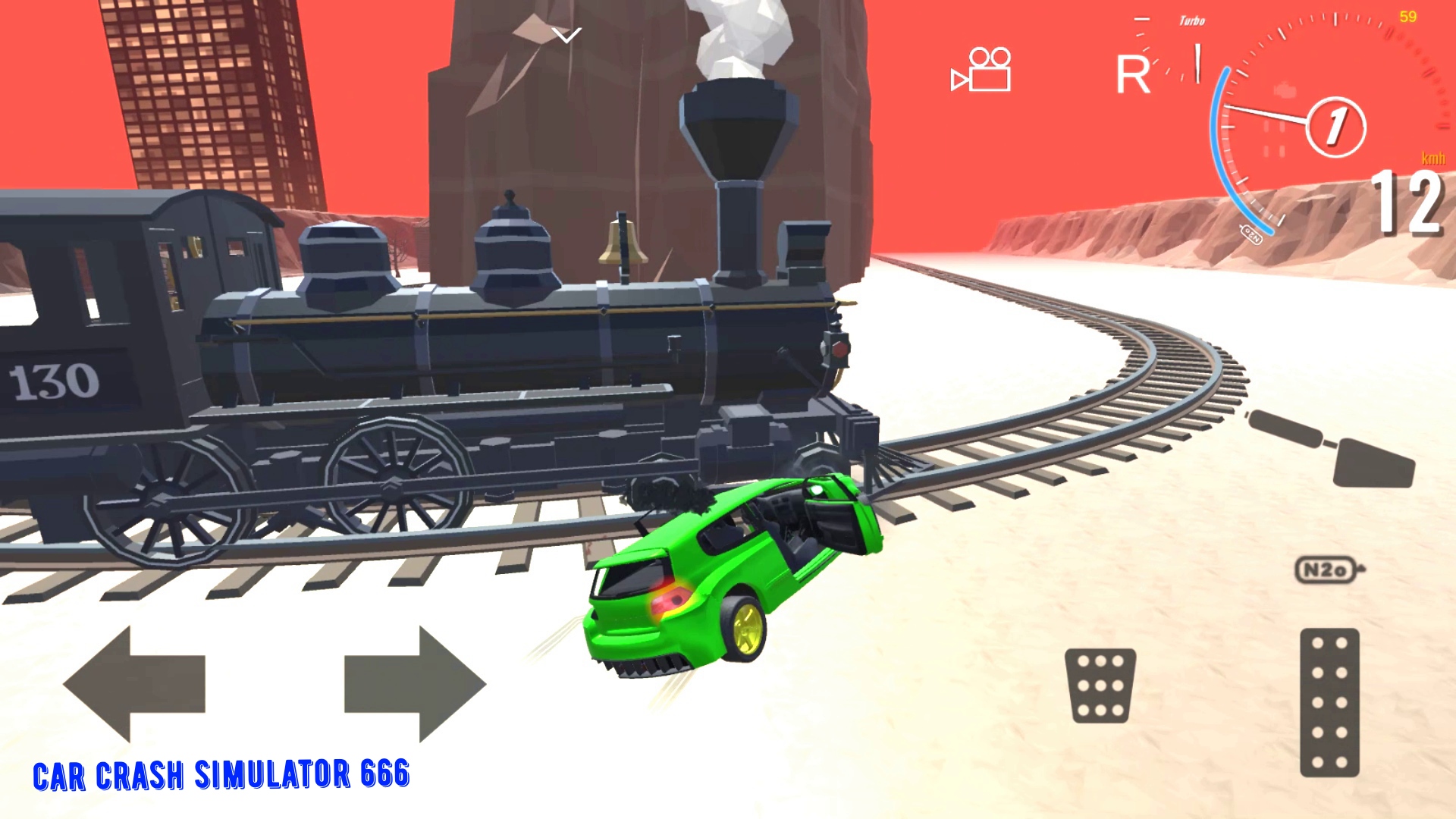Toggle the Turbo indicator above the gear display
Image resolution: width=1456 pixels, height=819 pixels.
(1191, 20)
